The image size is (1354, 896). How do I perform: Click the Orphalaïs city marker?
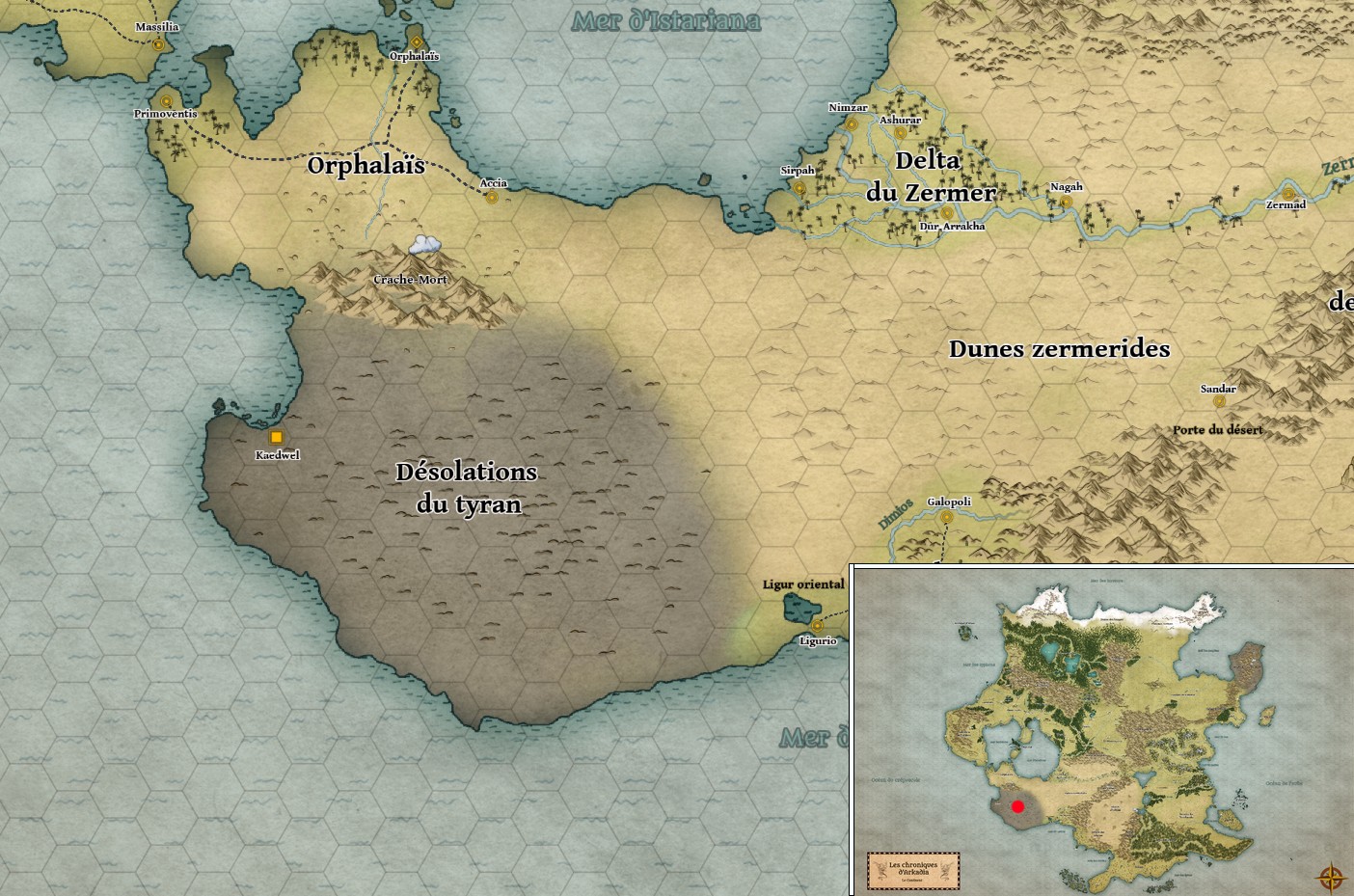pyautogui.click(x=416, y=41)
